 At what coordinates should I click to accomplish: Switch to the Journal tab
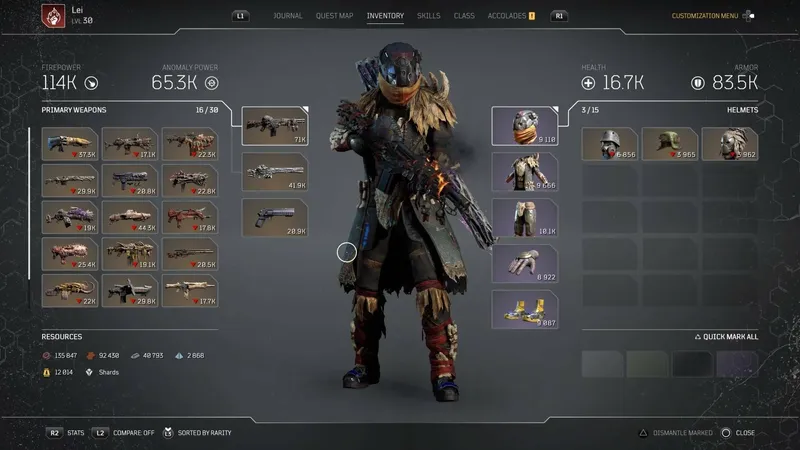[x=288, y=16]
